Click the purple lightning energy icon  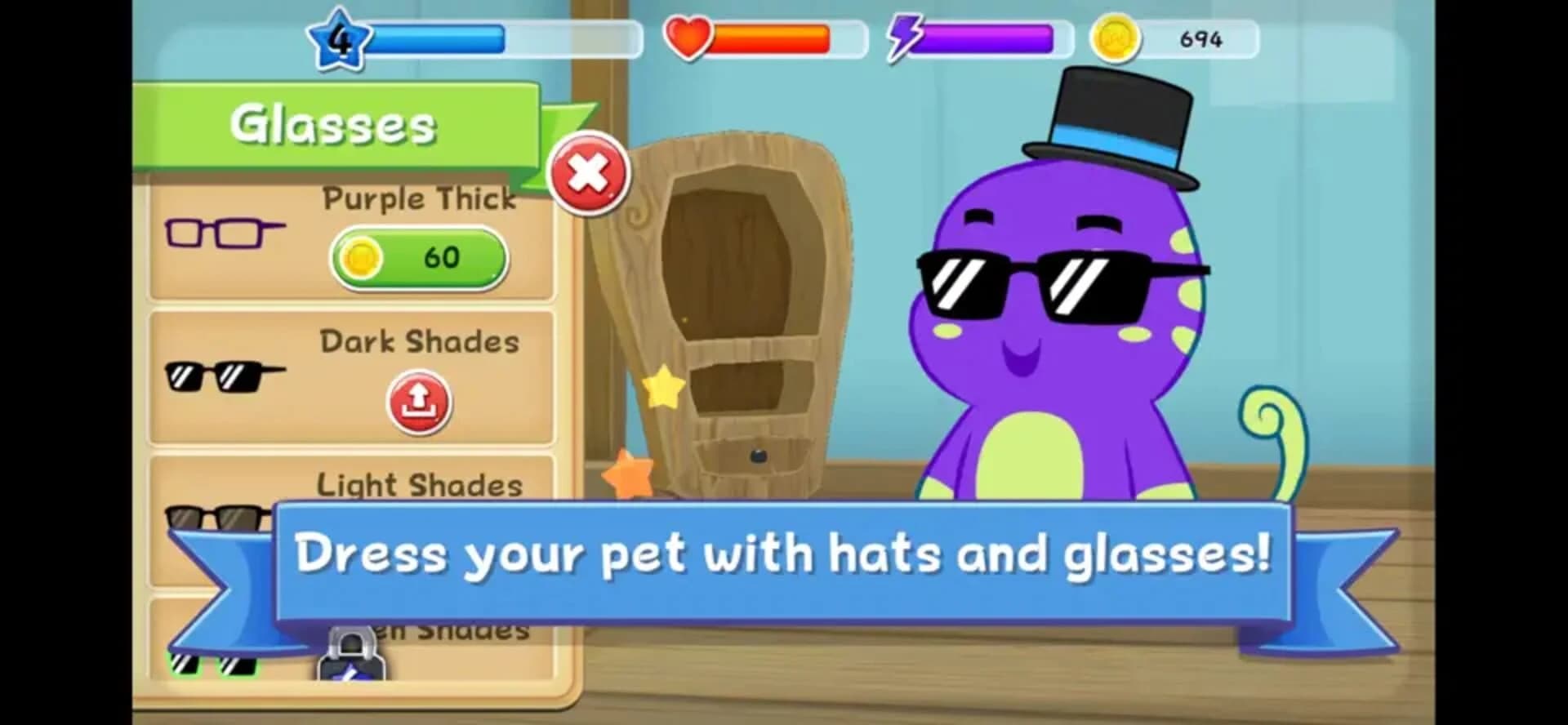906,36
